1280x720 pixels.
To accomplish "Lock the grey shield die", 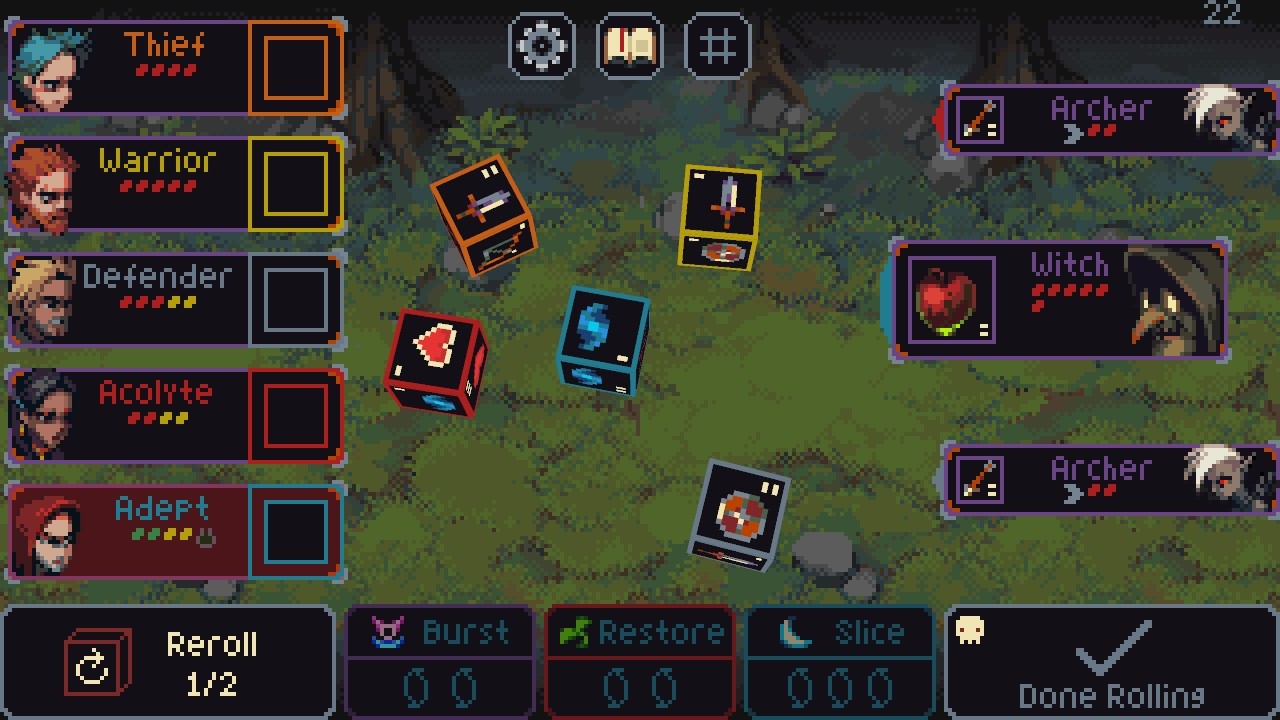I will (741, 515).
